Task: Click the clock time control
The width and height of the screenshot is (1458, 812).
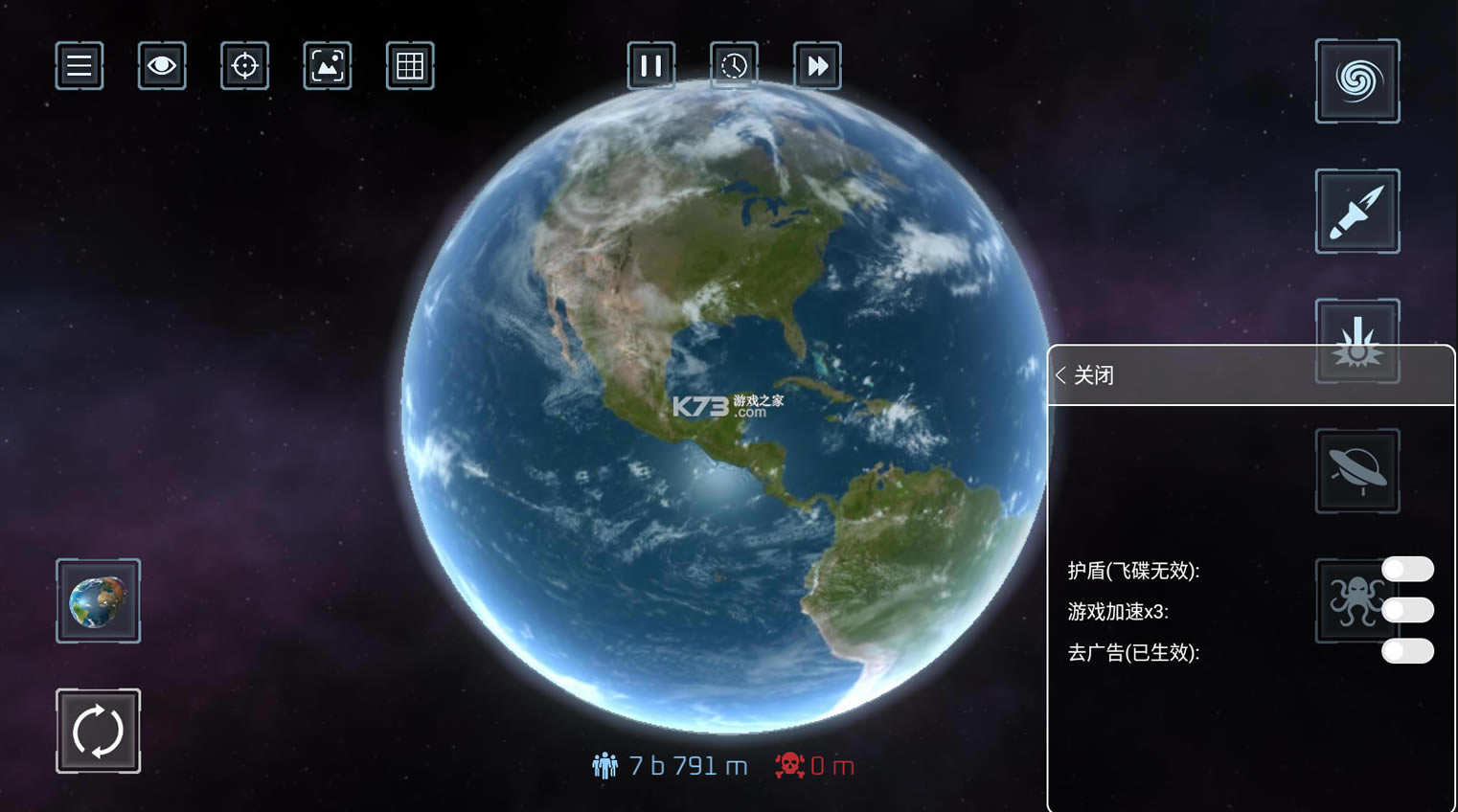Action: click(x=734, y=66)
